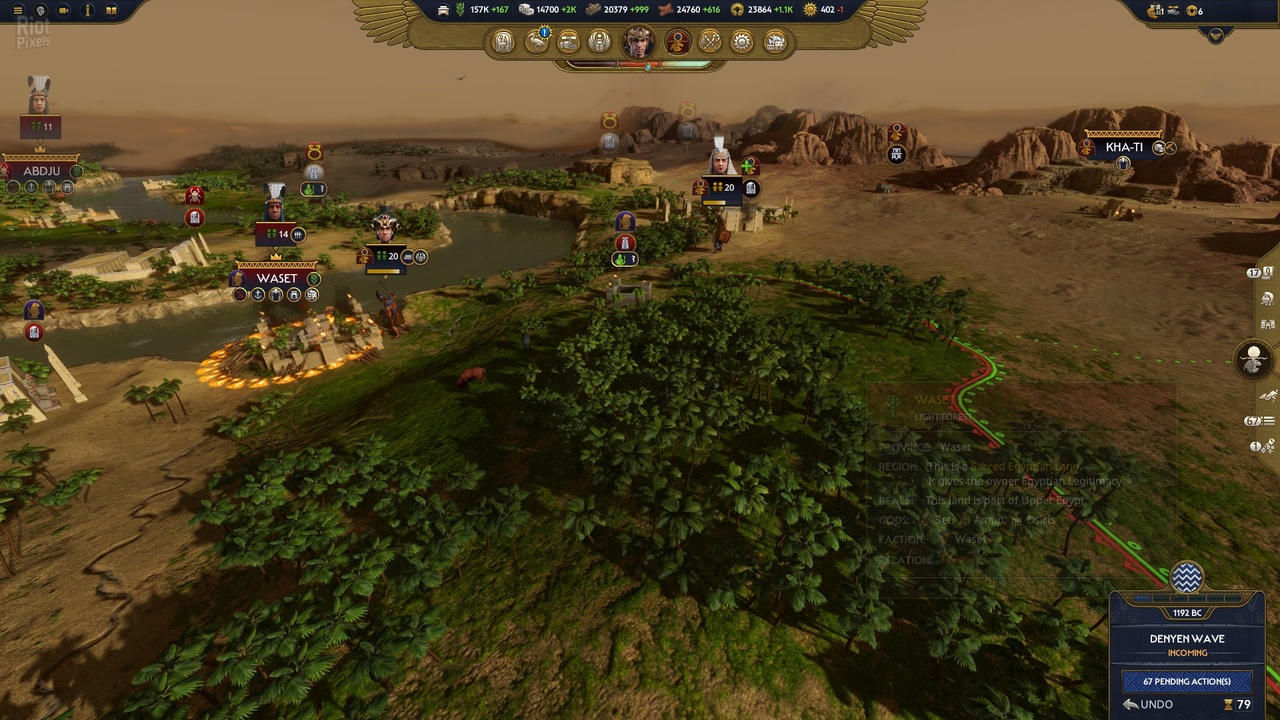Open the stone tablet records icon
Image resolution: width=1280 pixels, height=720 pixels.
[503, 42]
